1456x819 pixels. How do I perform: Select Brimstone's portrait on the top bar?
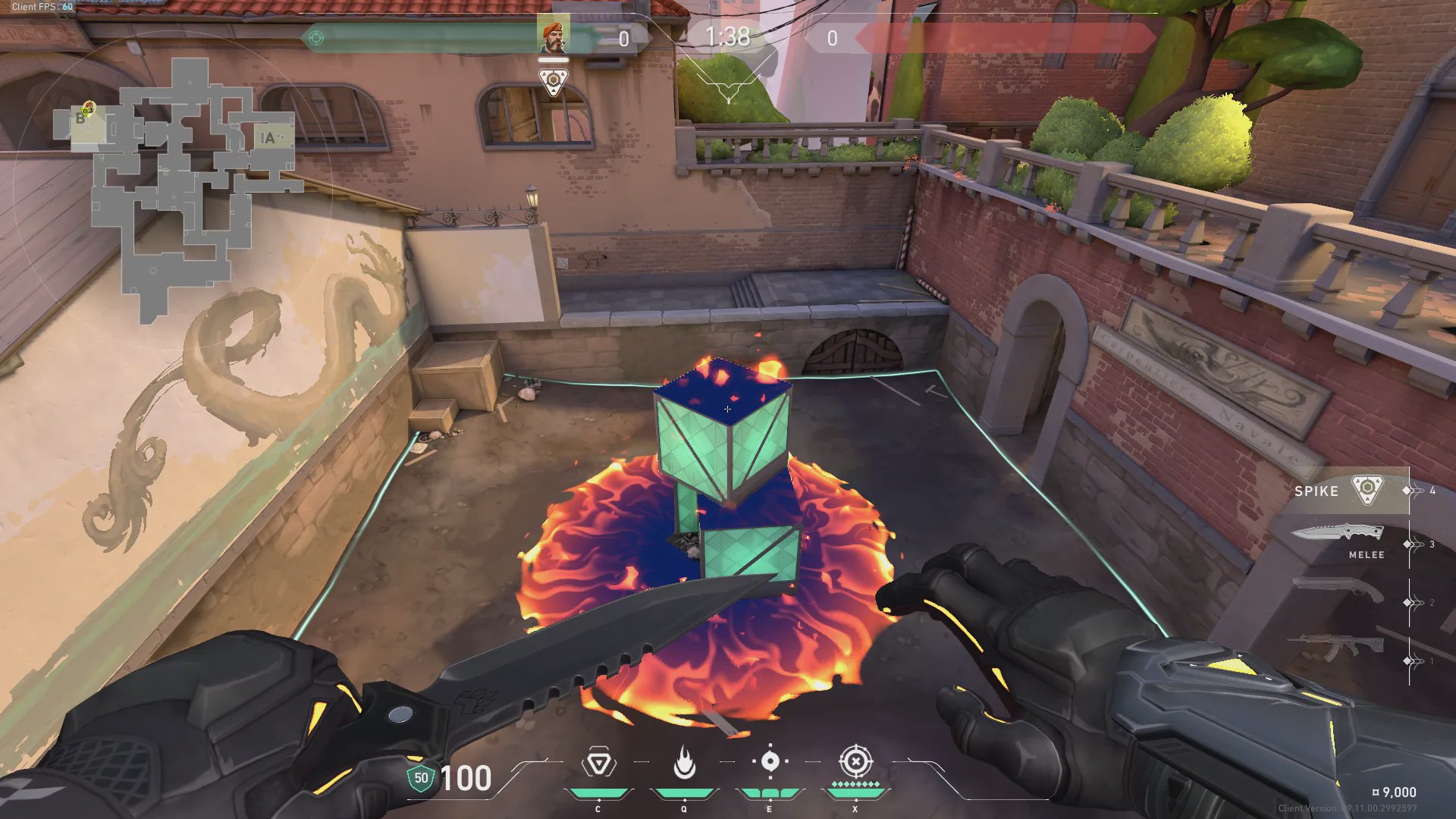click(x=553, y=36)
